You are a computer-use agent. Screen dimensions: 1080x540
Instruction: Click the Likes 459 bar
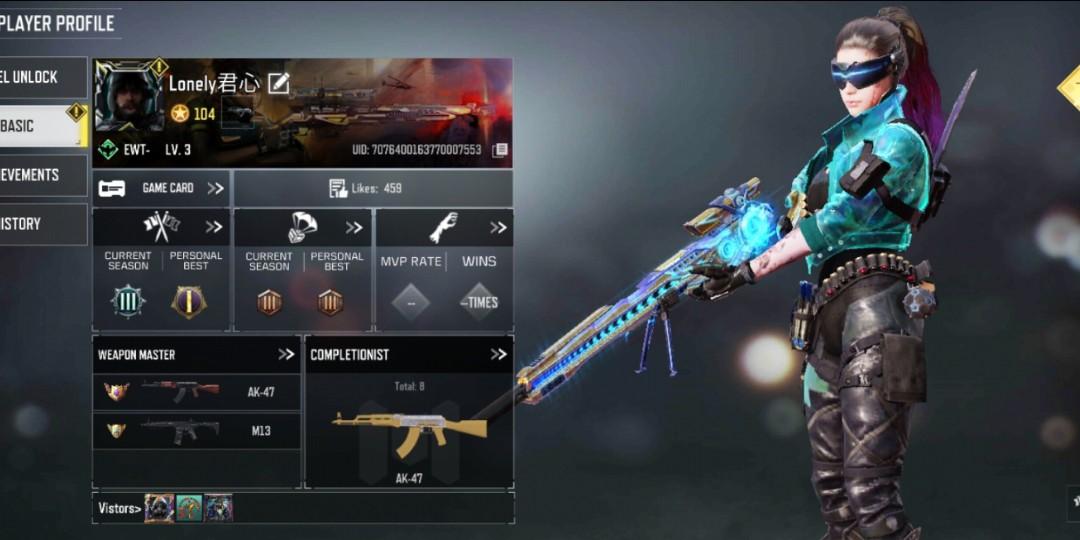pyautogui.click(x=372, y=188)
